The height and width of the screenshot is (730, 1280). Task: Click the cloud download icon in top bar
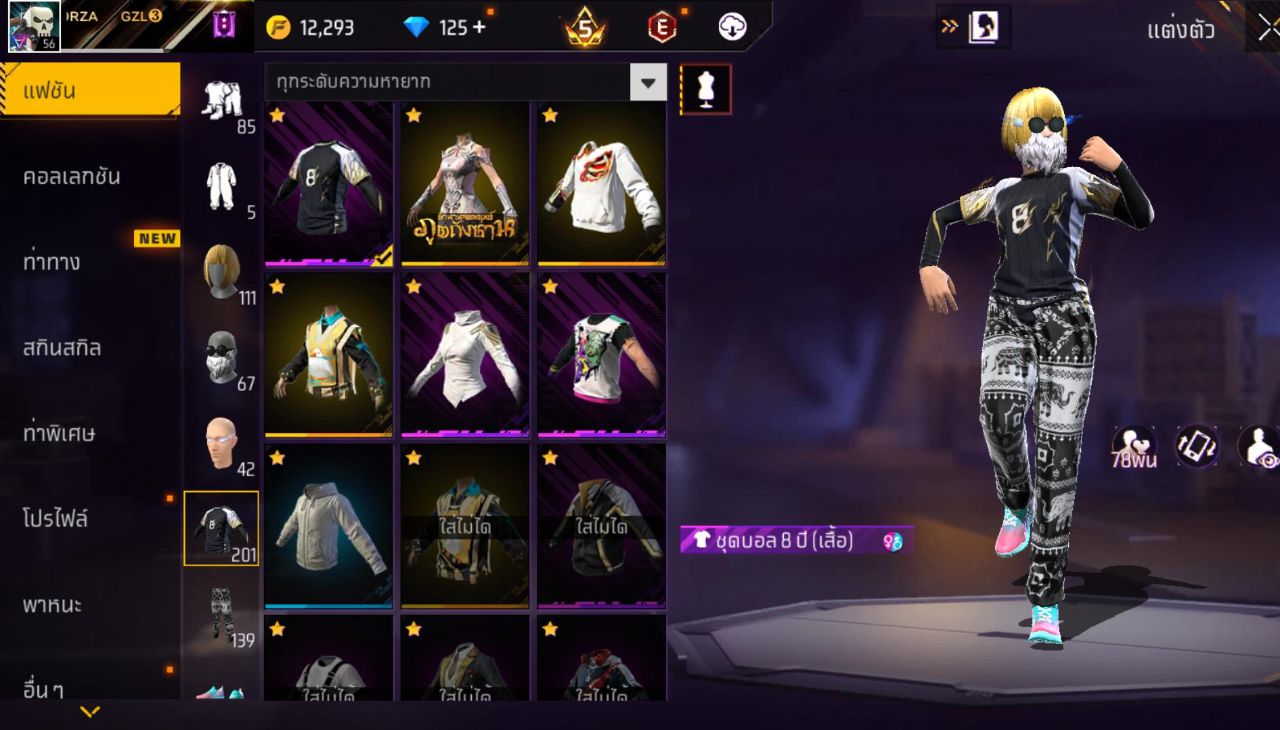(x=731, y=28)
